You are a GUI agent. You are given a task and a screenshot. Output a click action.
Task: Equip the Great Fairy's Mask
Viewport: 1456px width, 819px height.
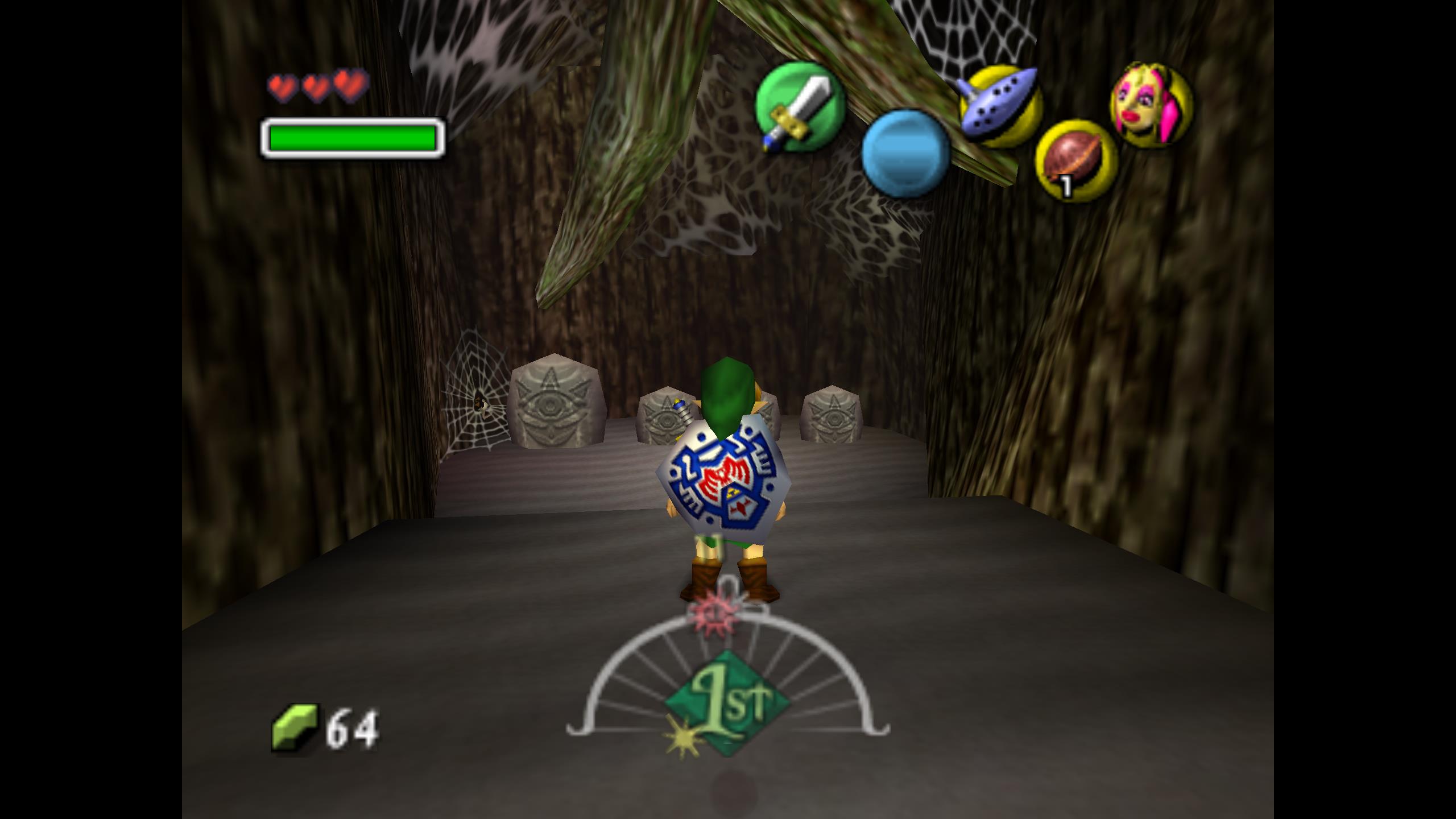click(x=1152, y=105)
